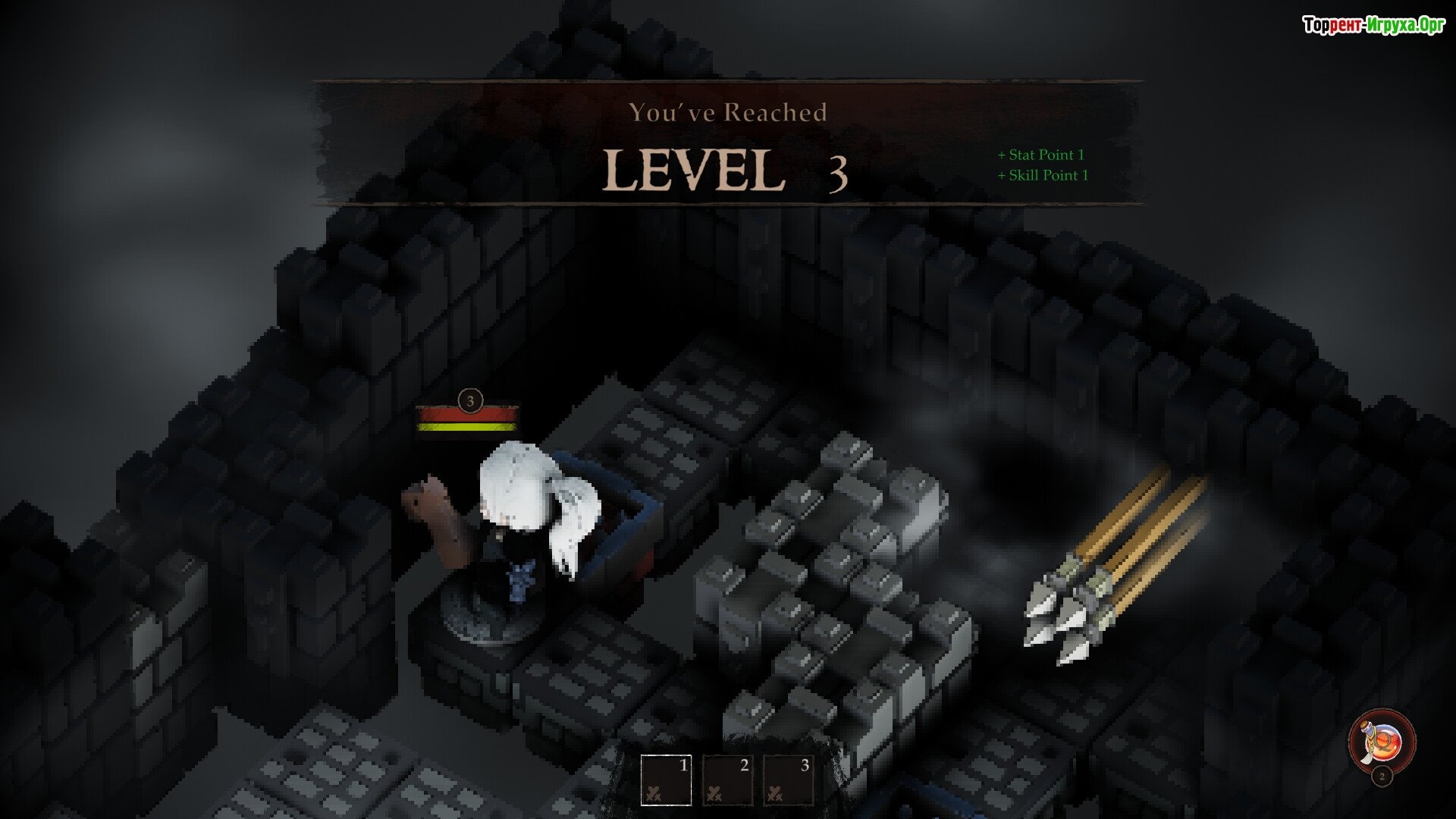Select skill slot number 1
This screenshot has height=819, width=1456.
click(666, 780)
